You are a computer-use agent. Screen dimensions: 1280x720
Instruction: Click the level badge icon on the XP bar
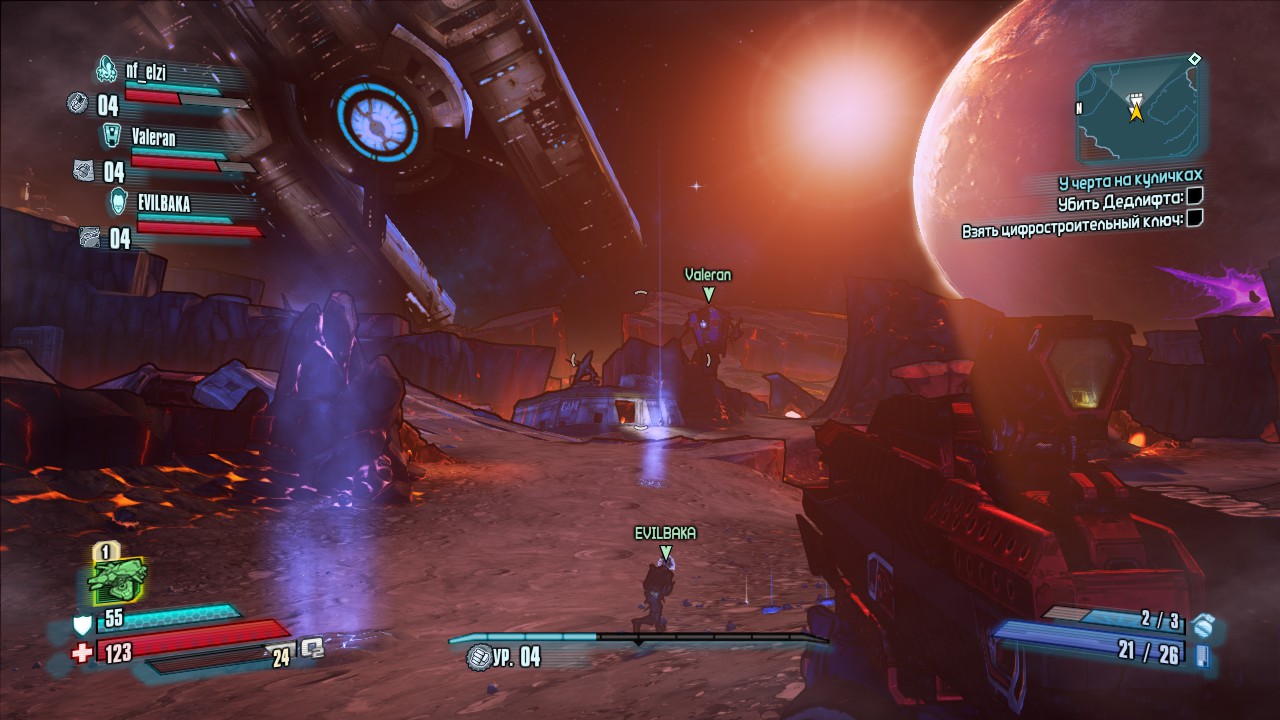[x=478, y=657]
